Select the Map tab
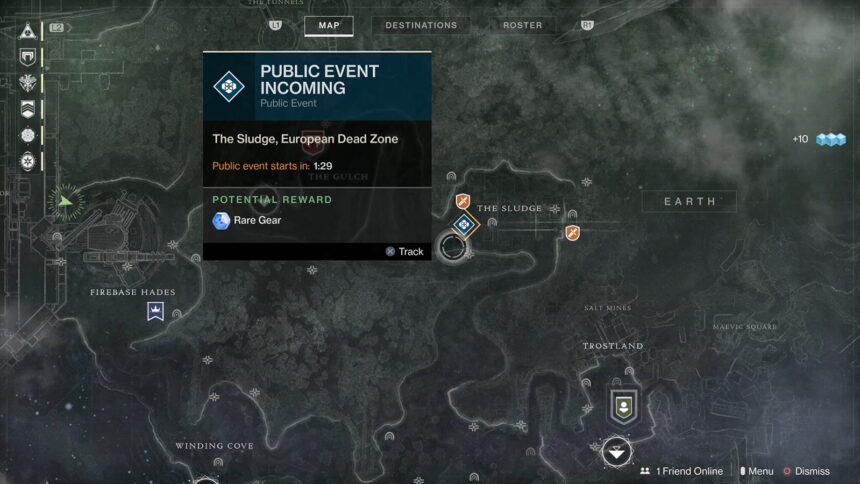 pyautogui.click(x=329, y=25)
